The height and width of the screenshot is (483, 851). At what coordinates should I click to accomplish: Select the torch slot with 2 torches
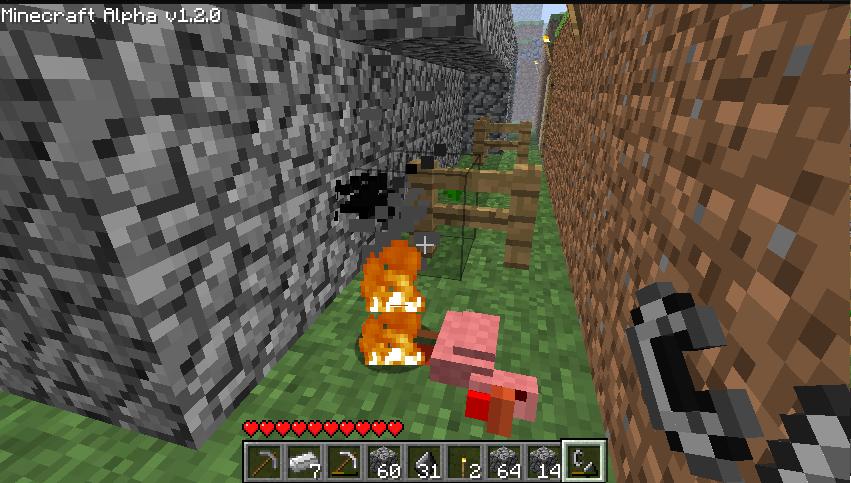click(x=464, y=461)
